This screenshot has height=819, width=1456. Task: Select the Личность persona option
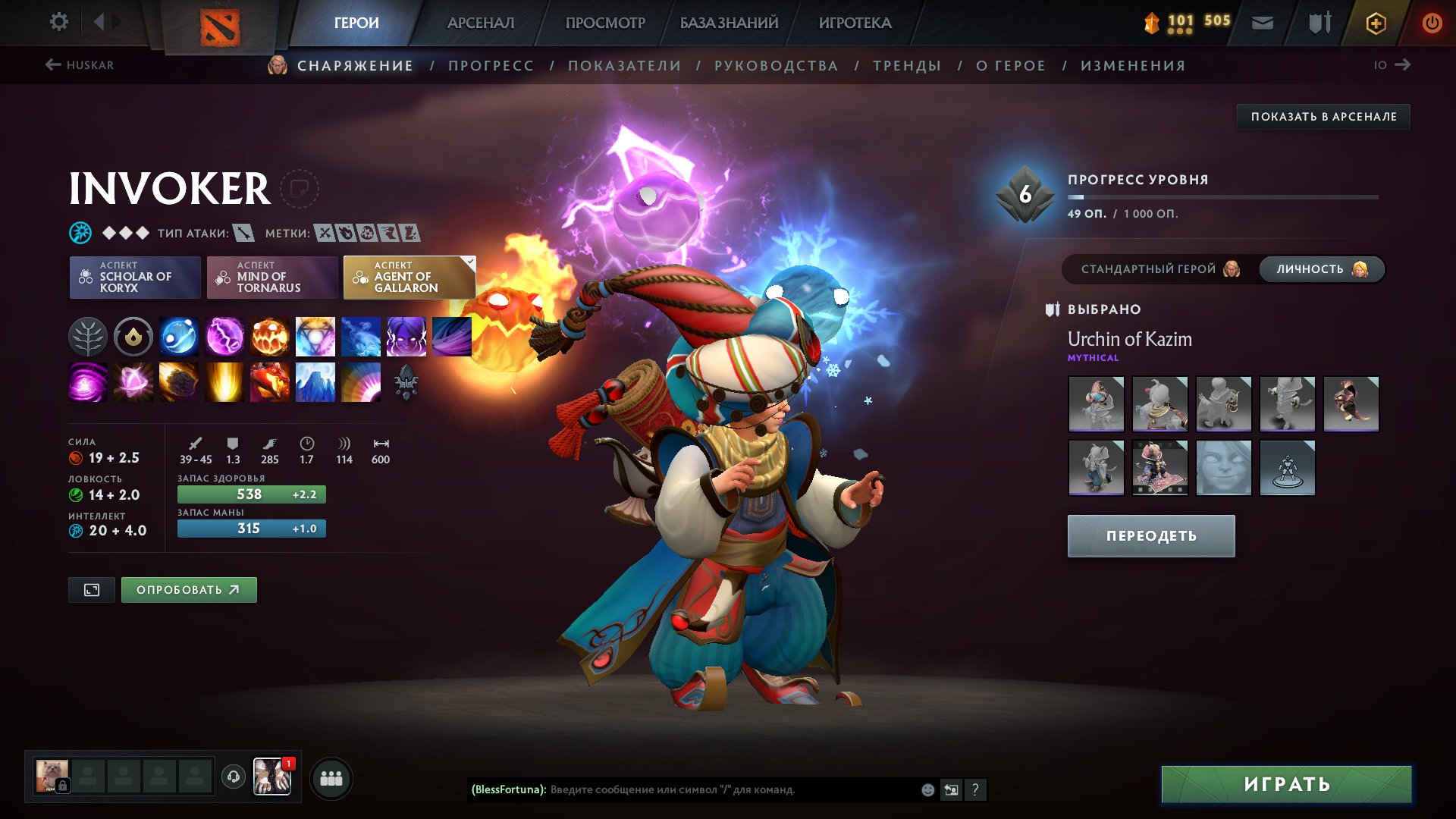1321,269
